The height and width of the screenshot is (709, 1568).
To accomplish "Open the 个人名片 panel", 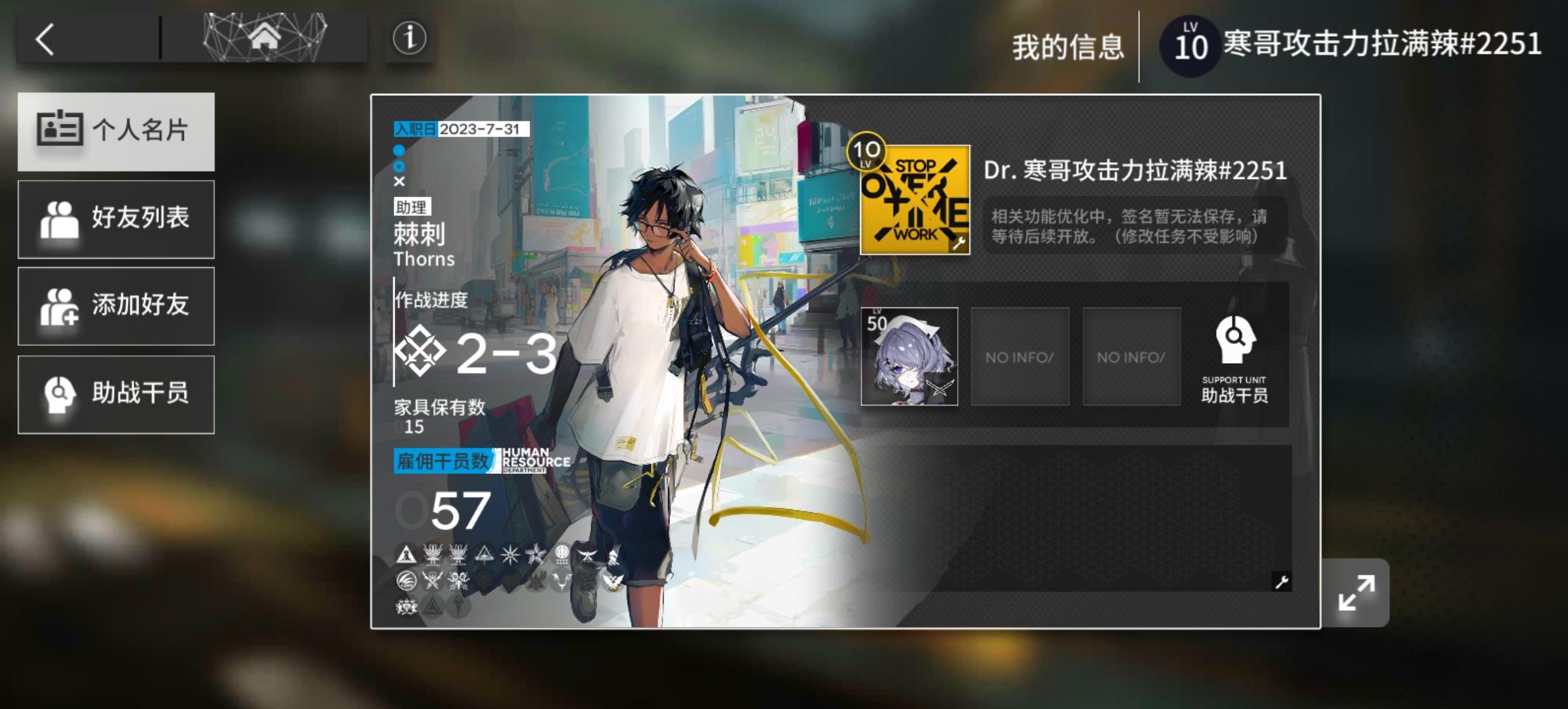I will [116, 131].
